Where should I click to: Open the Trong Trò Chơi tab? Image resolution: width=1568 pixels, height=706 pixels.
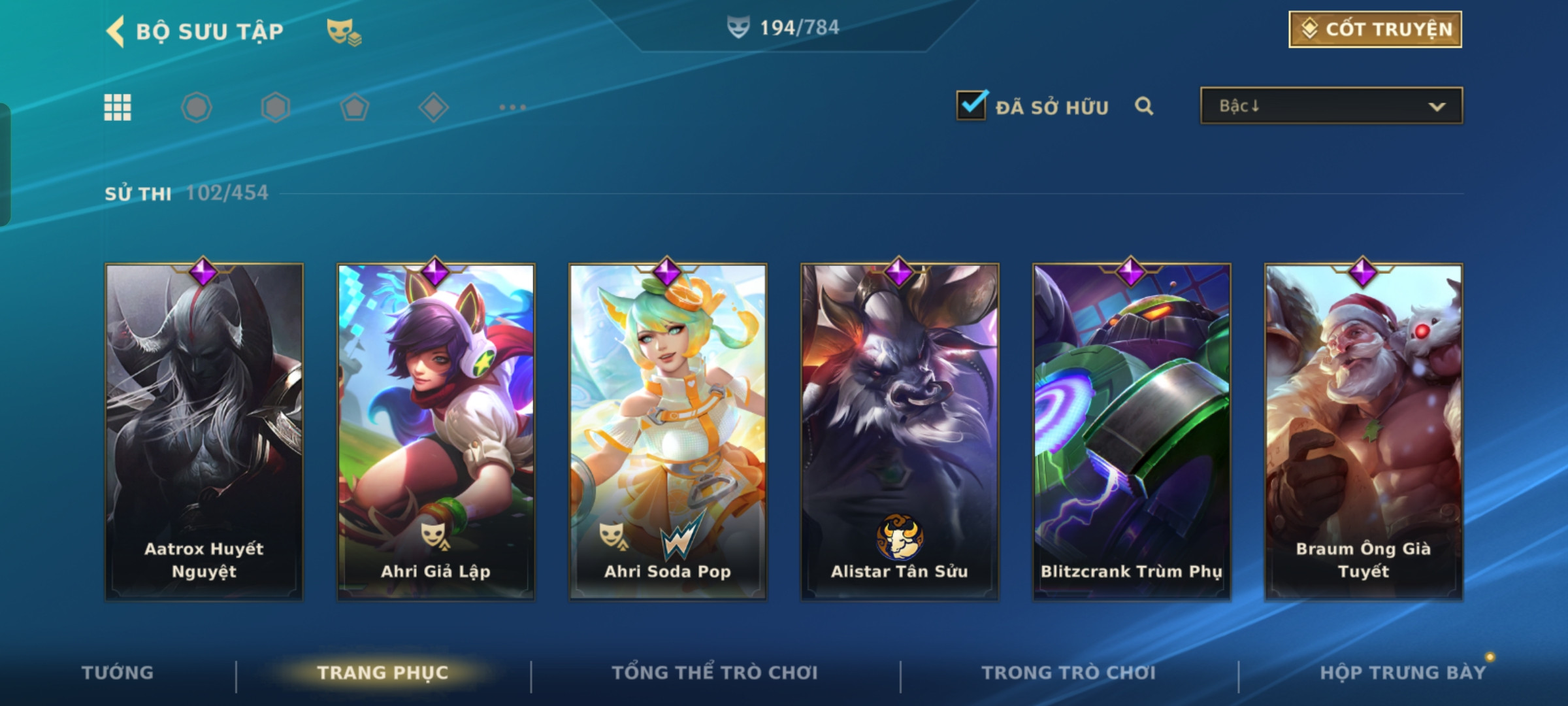(1069, 673)
